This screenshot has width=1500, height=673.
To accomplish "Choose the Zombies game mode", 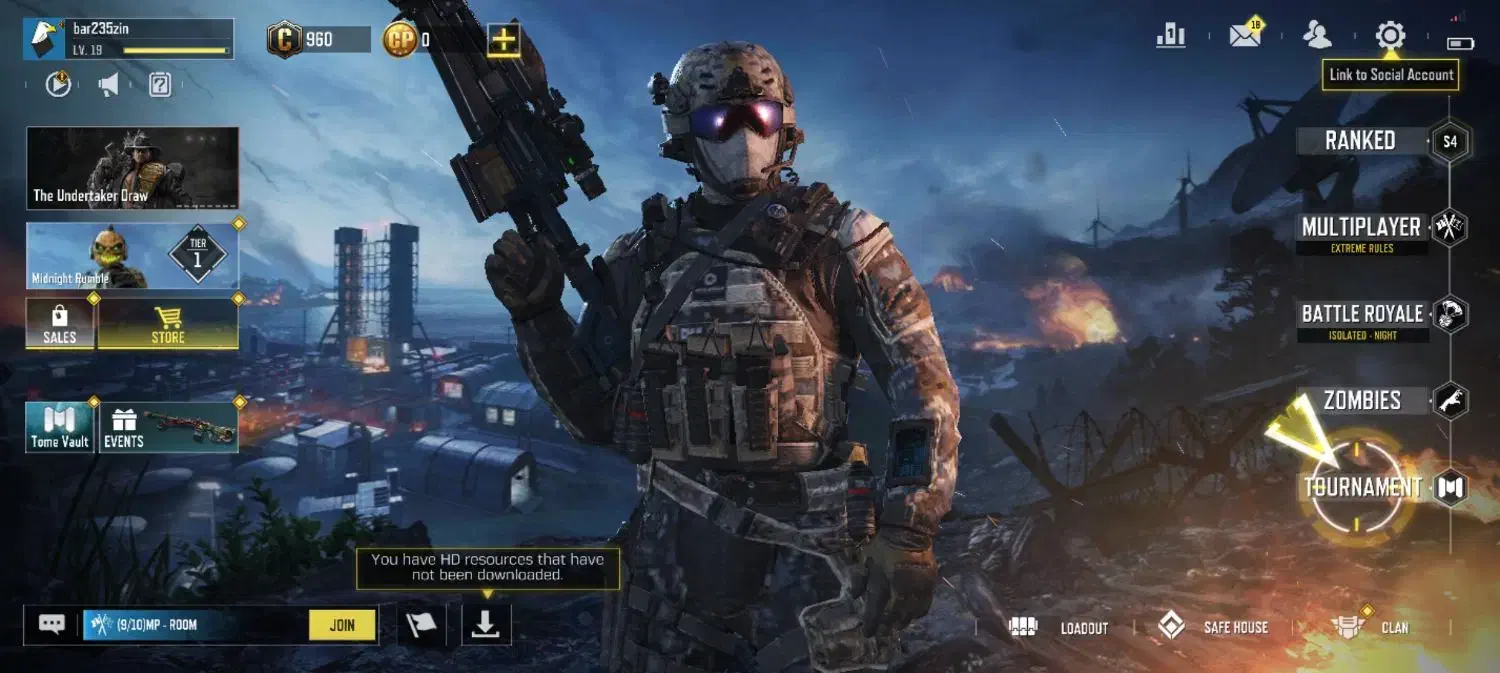I will tap(1362, 401).
